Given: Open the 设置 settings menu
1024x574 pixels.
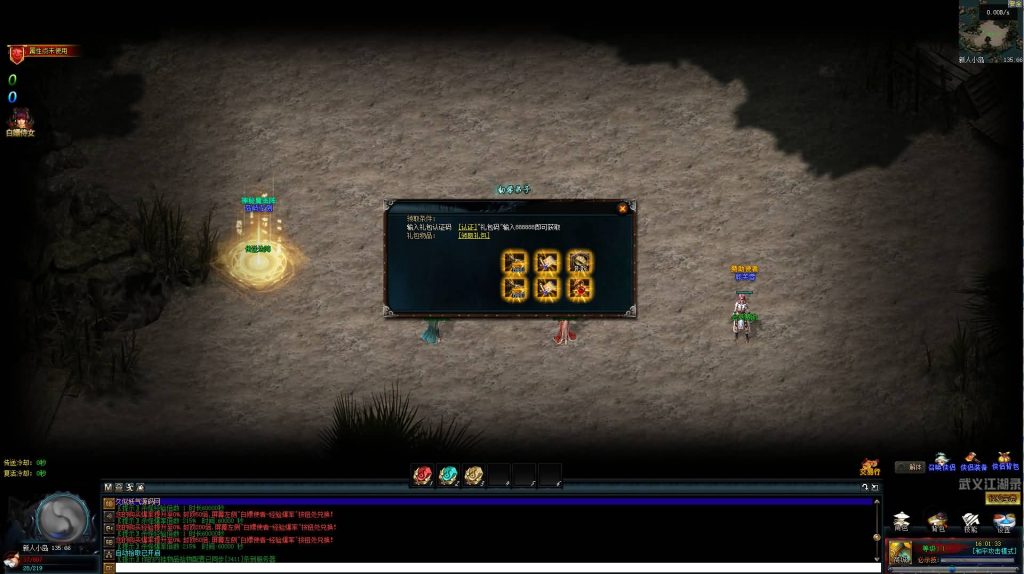Looking at the screenshot, I should [1004, 521].
